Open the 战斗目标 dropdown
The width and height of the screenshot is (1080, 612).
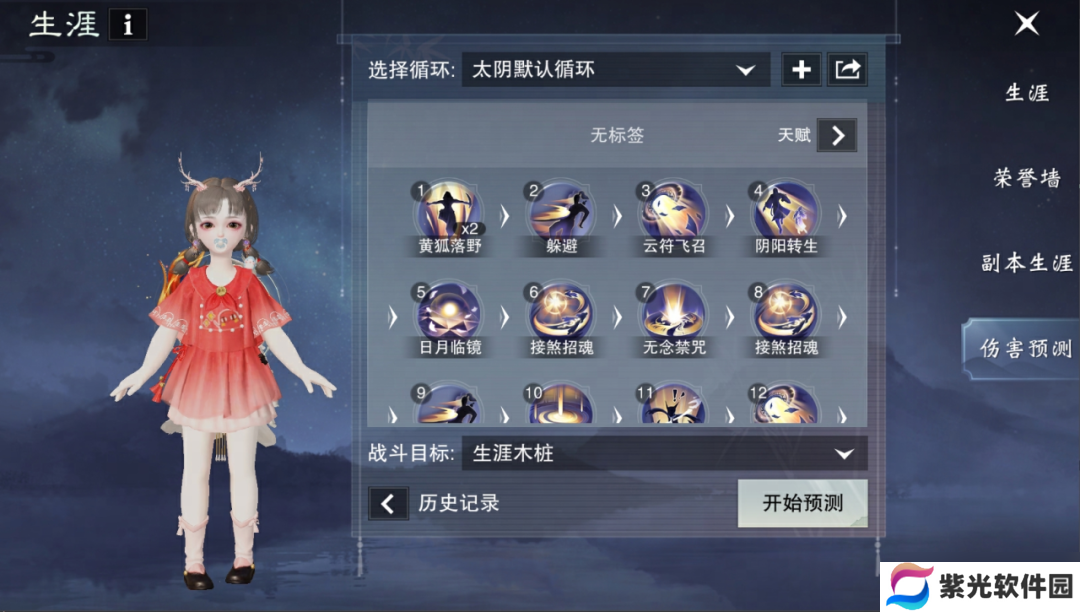coord(664,454)
